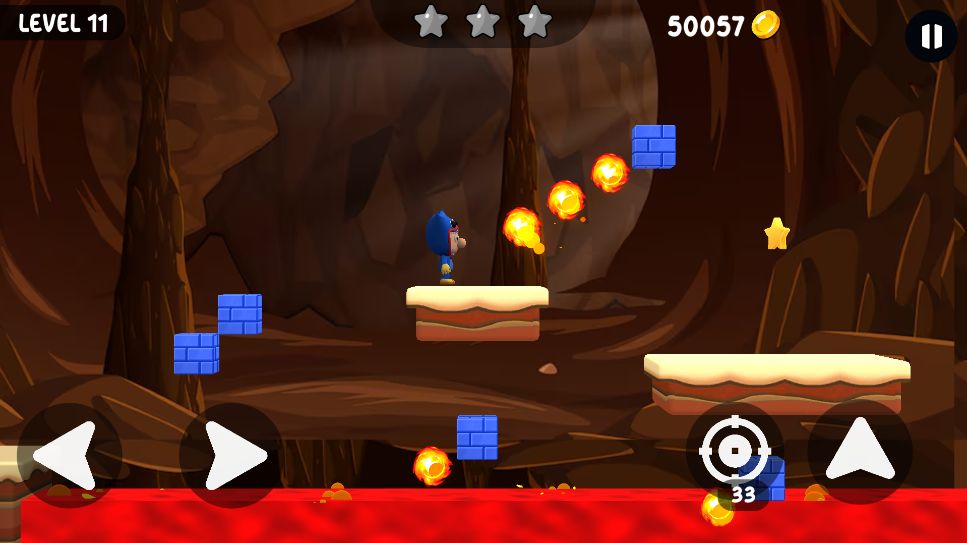
Task: Tap the move left arrow button
Action: [x=69, y=455]
